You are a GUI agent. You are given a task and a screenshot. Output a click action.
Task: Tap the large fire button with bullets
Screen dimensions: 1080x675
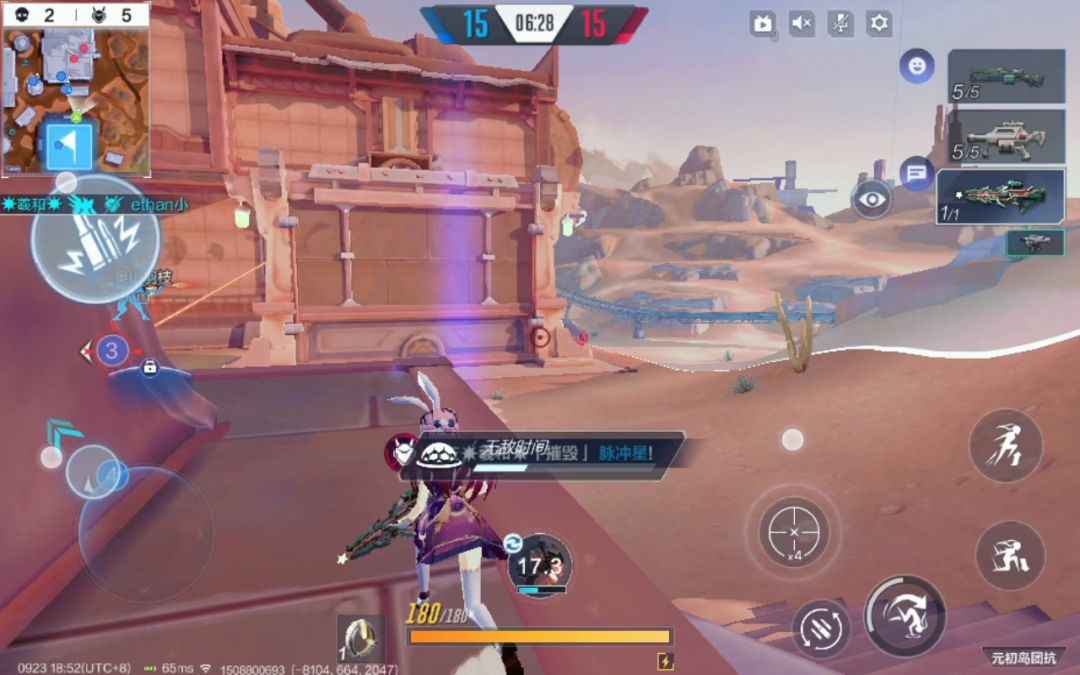[95, 239]
